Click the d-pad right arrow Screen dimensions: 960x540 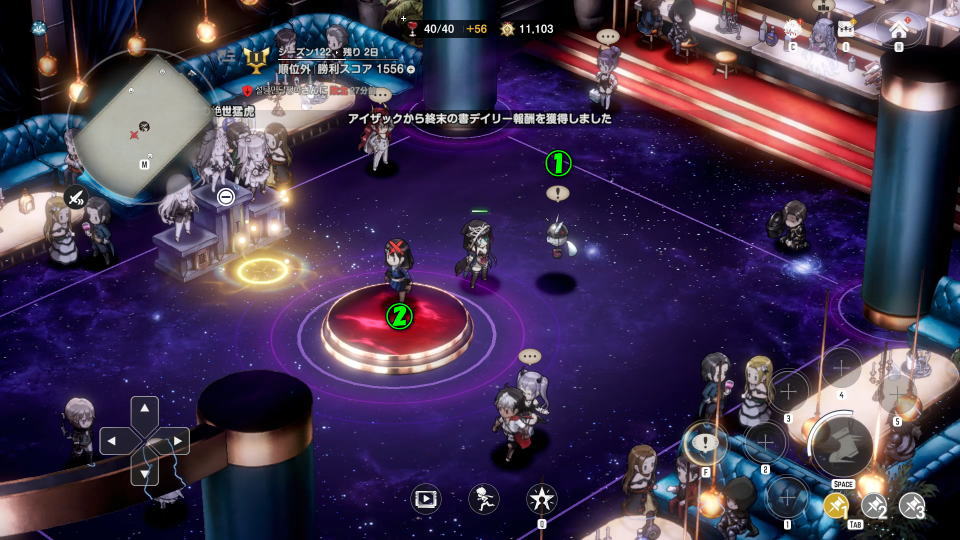(177, 440)
